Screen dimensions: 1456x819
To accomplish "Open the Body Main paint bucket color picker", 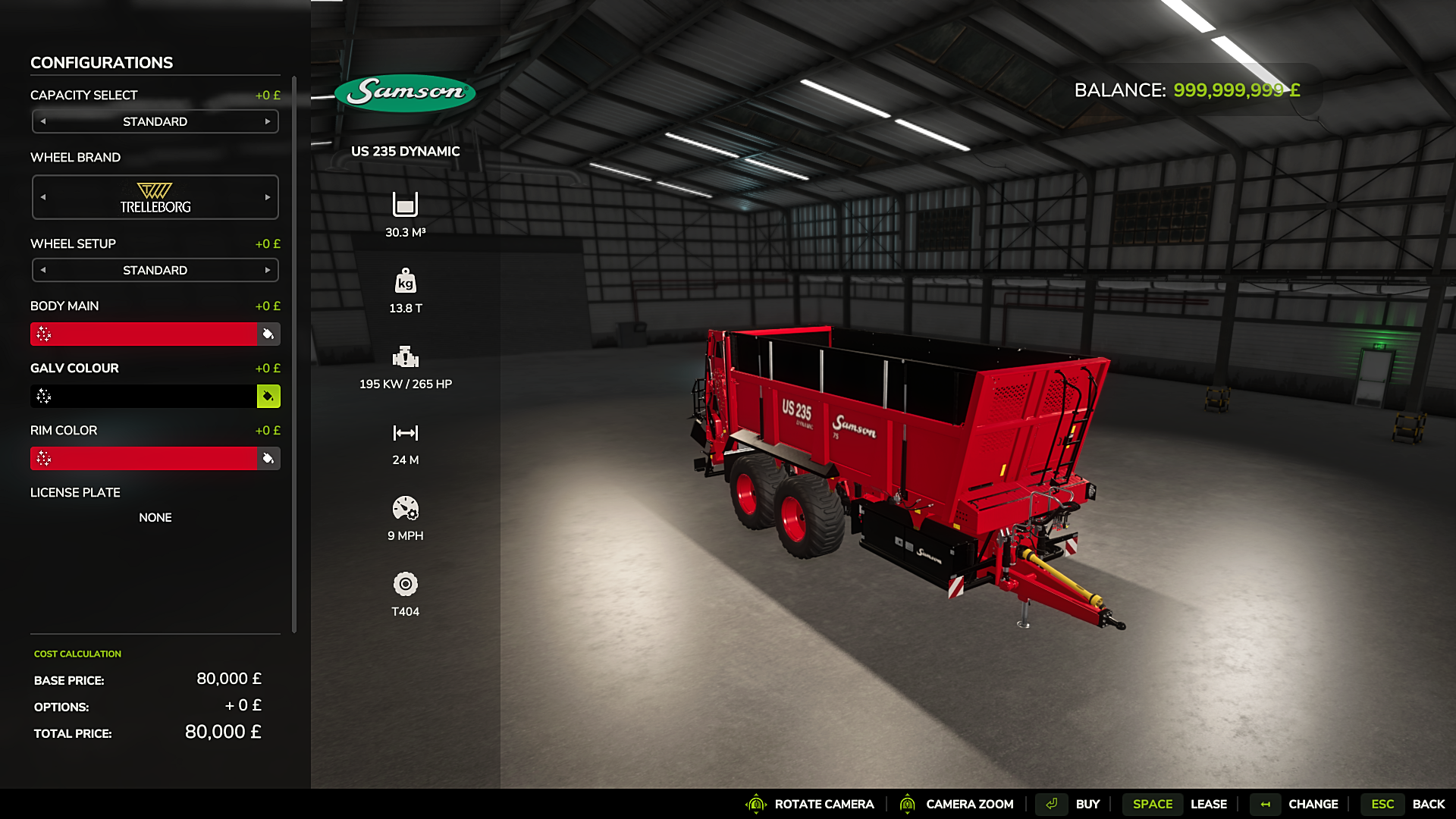I will (x=268, y=334).
